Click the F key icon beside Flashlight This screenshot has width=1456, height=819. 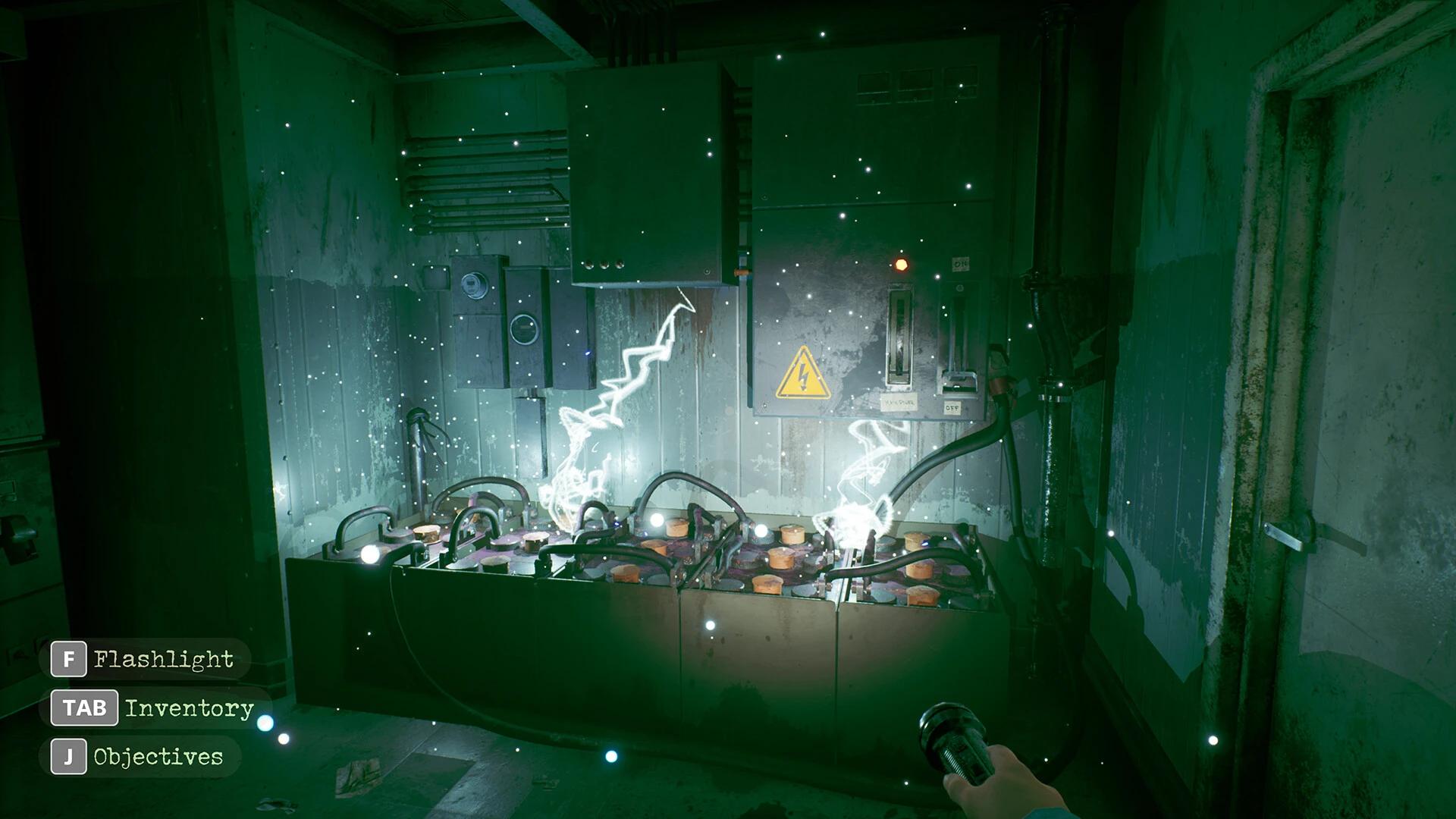pyautogui.click(x=70, y=659)
